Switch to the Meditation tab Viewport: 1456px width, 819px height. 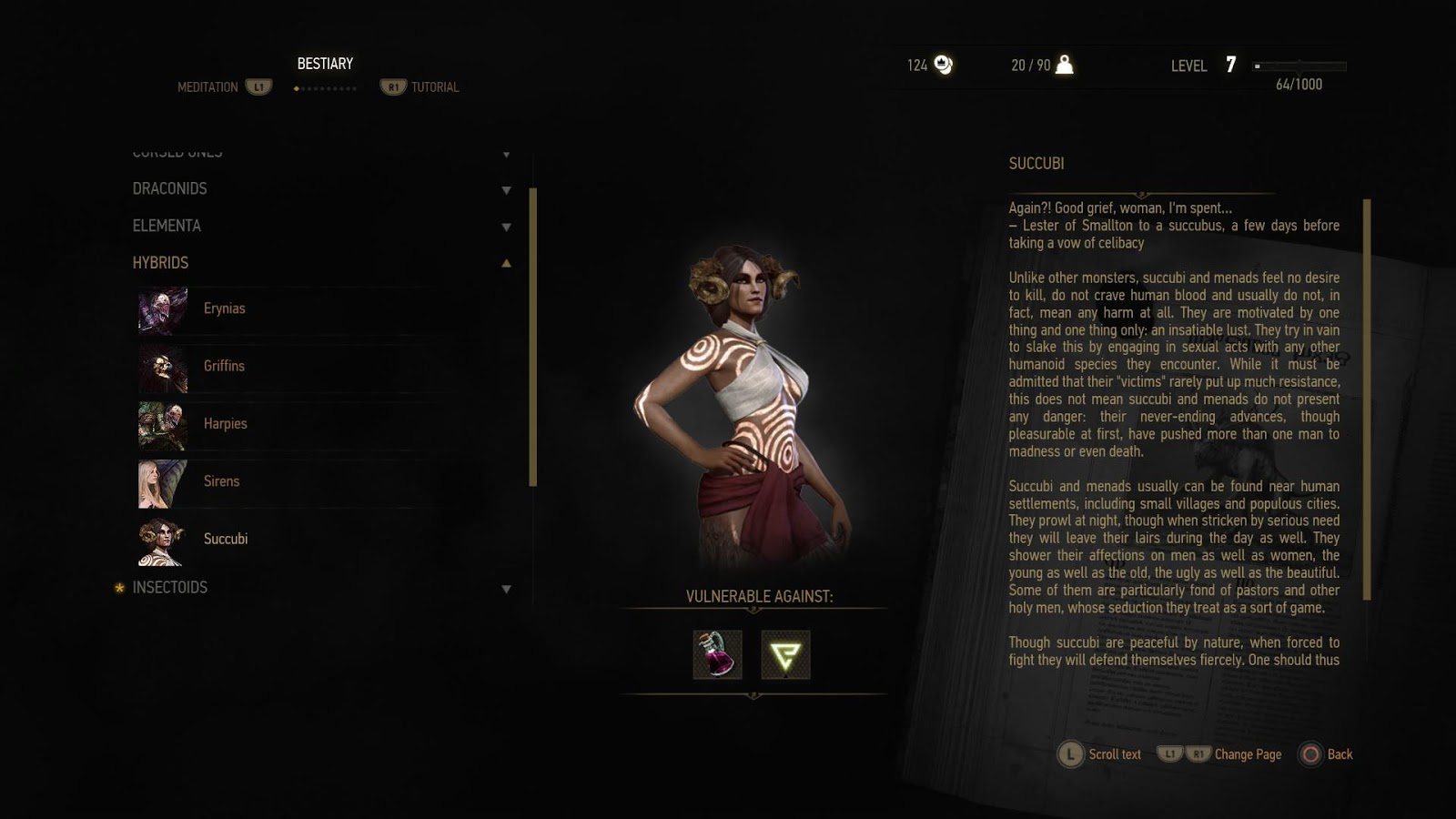point(208,87)
